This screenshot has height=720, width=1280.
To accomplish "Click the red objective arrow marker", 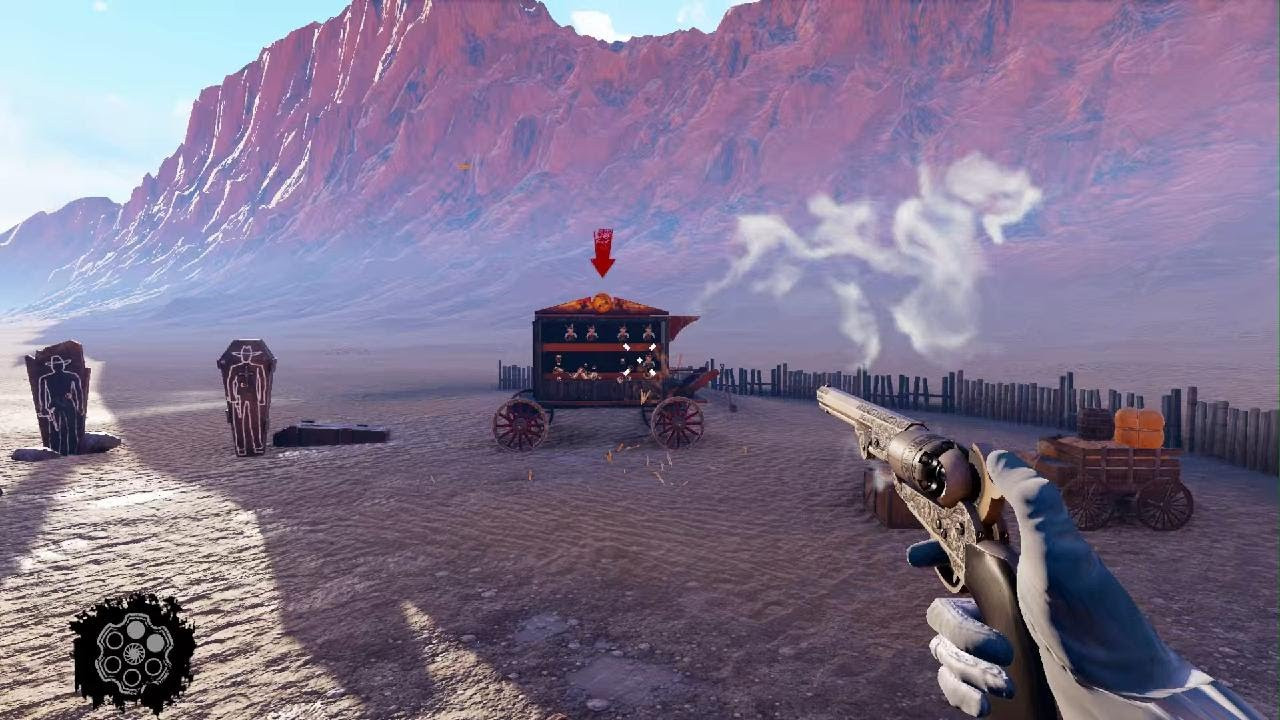I will tap(602, 253).
